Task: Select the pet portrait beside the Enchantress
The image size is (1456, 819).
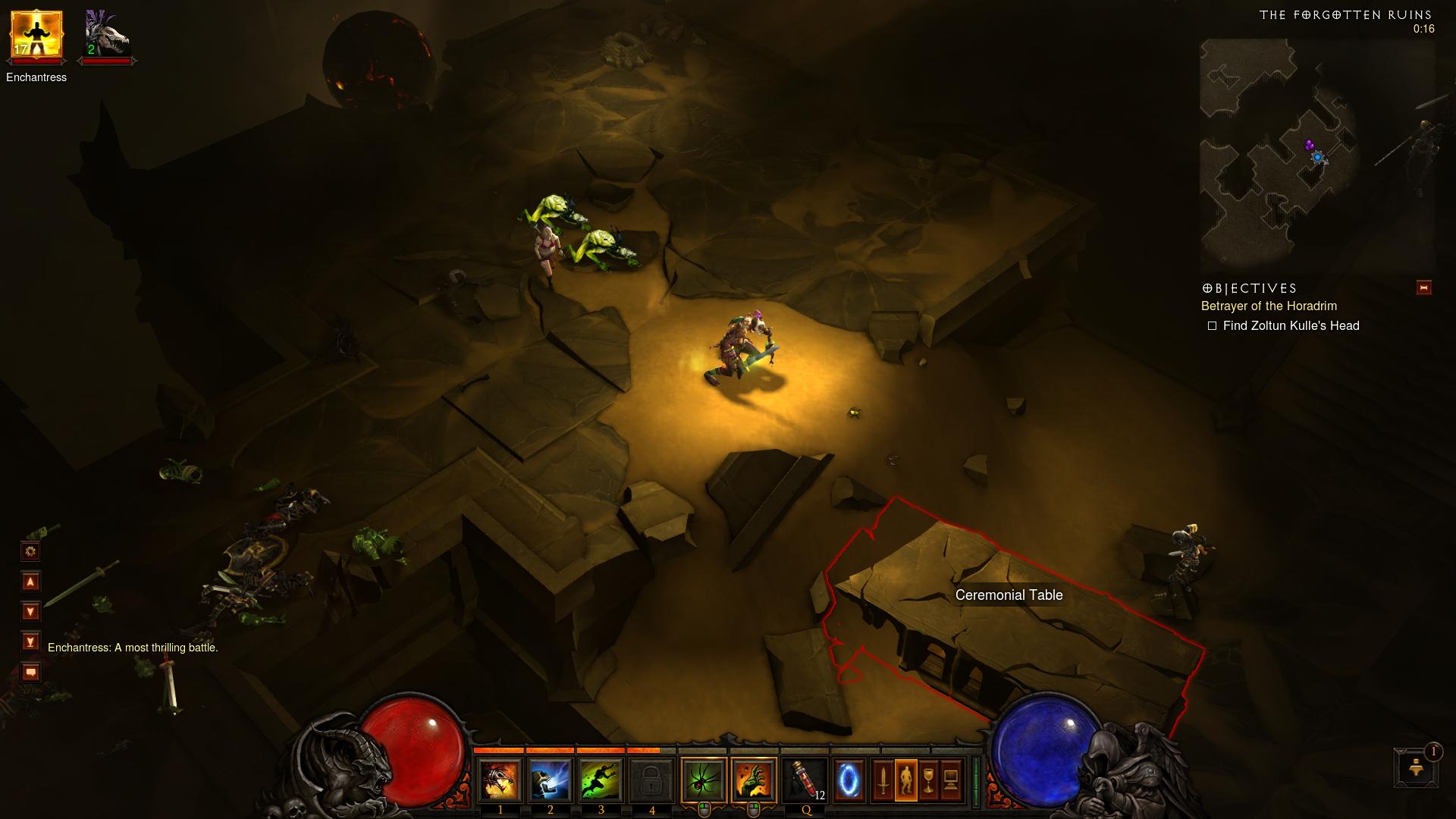Action: (106, 36)
